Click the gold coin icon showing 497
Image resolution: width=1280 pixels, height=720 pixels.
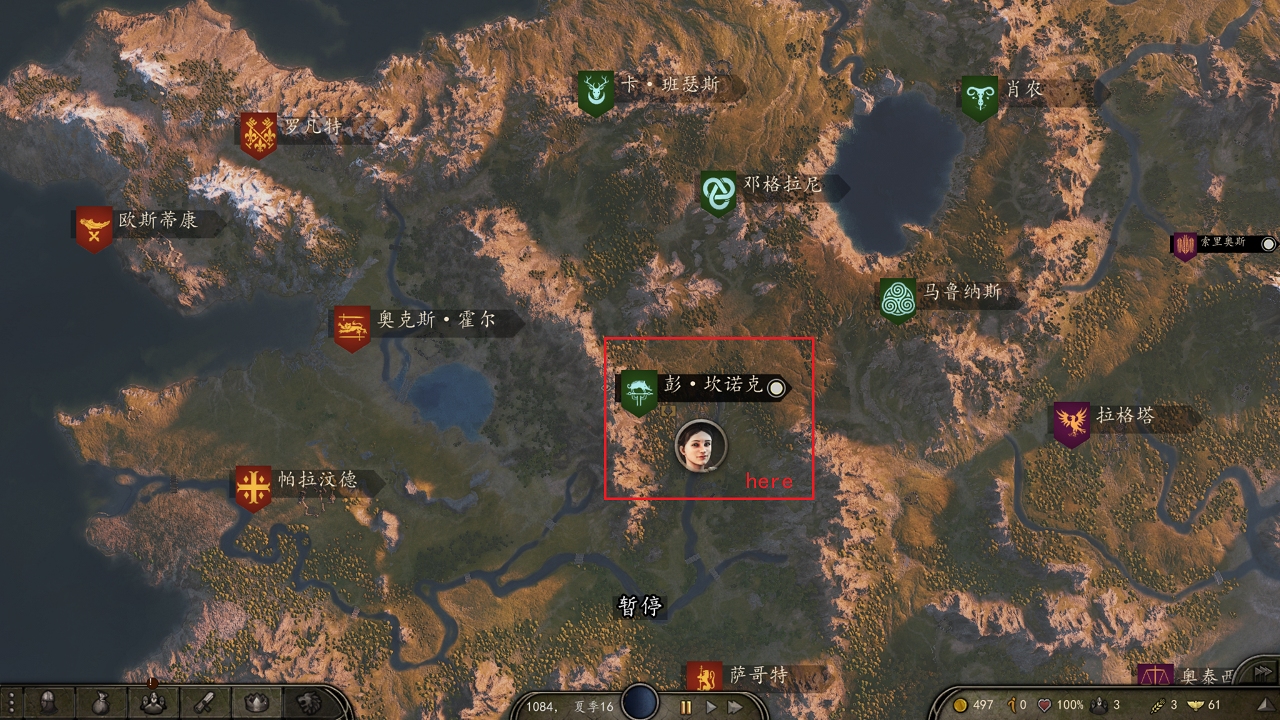tap(960, 705)
